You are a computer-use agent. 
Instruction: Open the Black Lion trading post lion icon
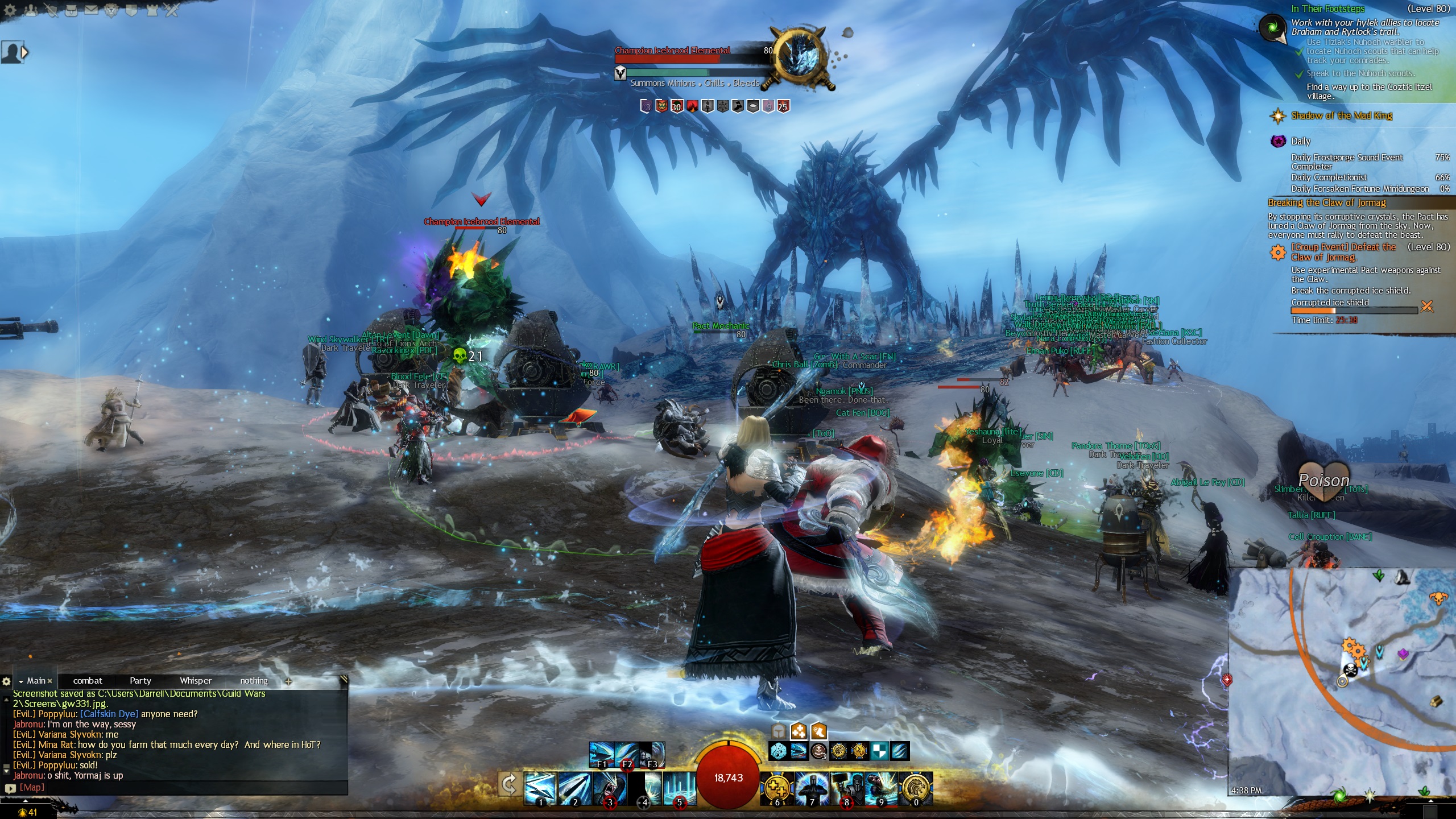(x=111, y=10)
